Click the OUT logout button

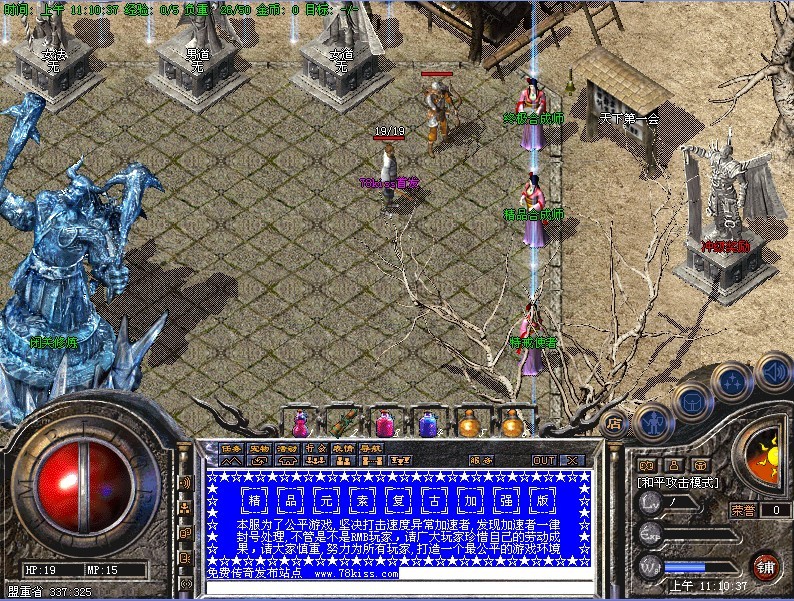(543, 460)
